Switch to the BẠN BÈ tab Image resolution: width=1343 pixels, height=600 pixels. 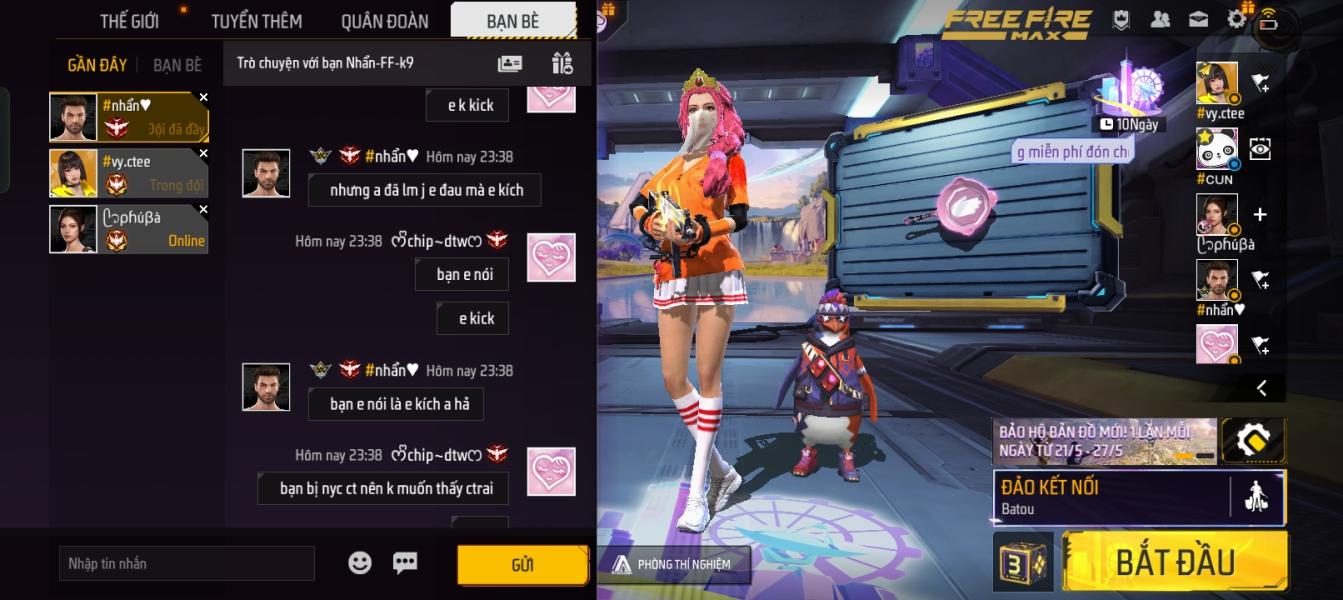pyautogui.click(x=513, y=20)
